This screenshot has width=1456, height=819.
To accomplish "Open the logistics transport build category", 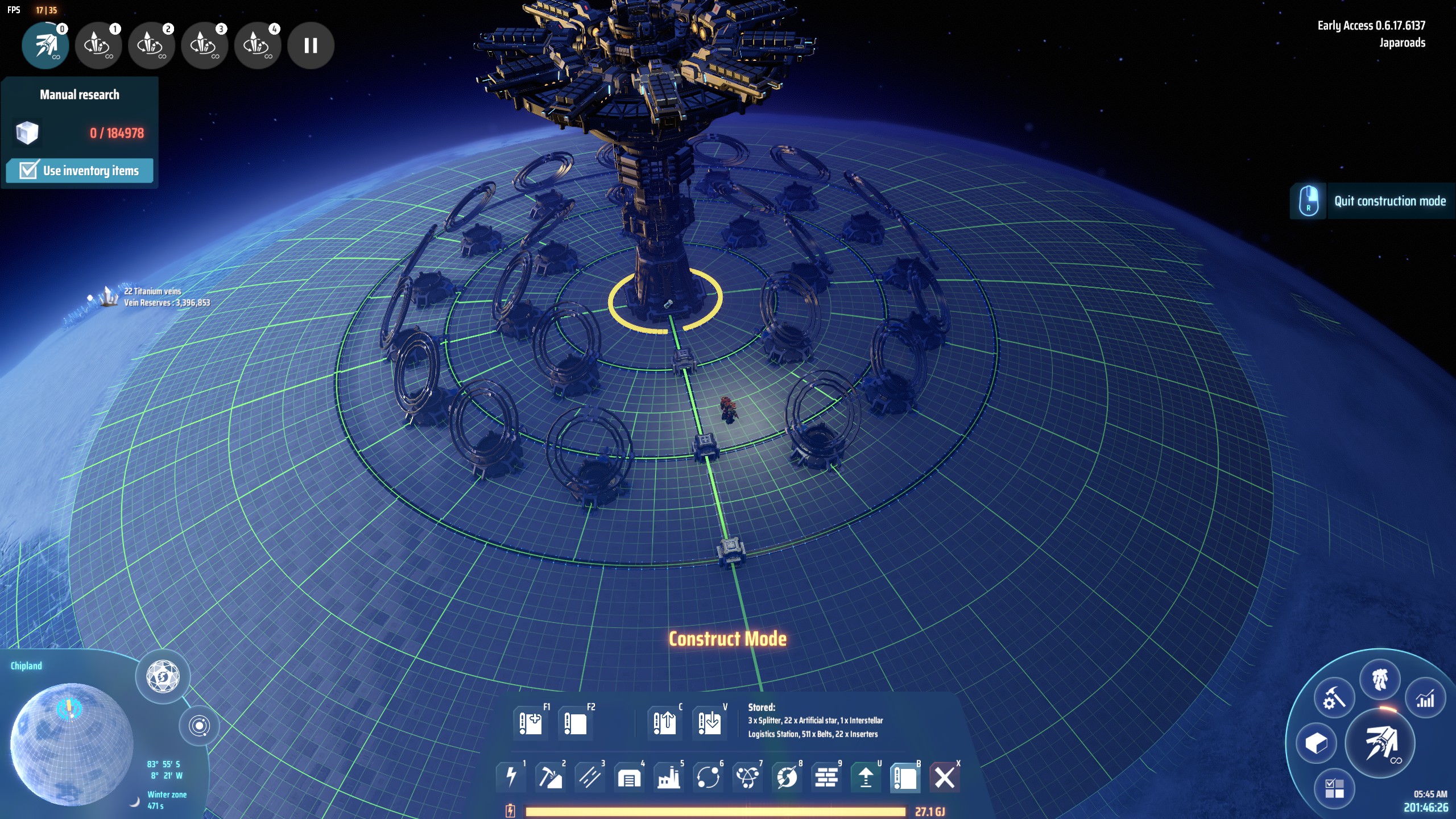I will tap(708, 776).
